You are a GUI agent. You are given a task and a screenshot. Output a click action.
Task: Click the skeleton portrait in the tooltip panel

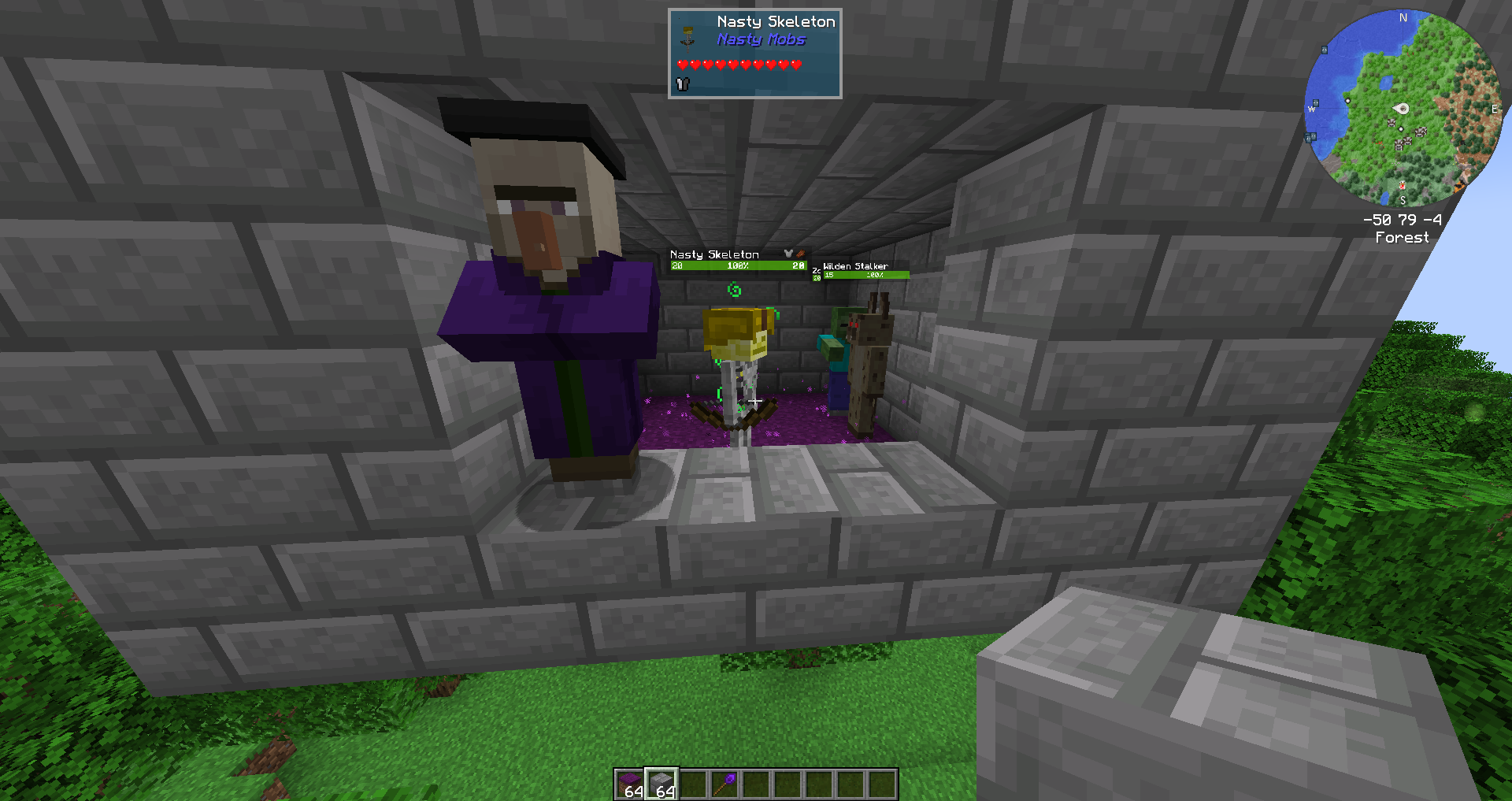687,41
